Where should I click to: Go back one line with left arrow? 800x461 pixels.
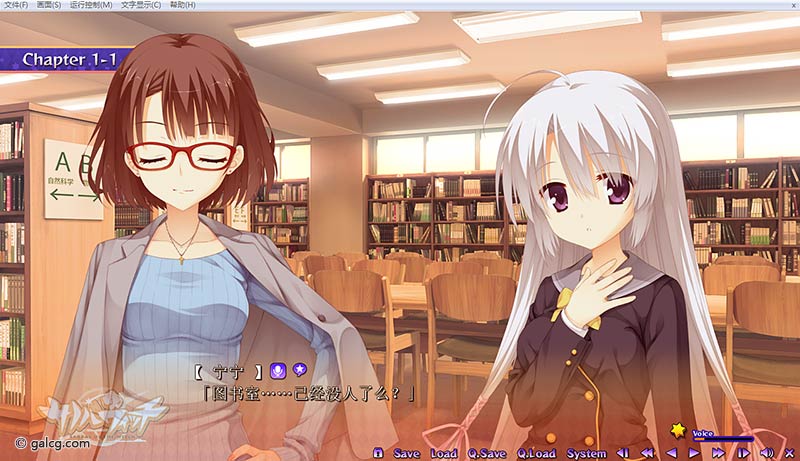(x=670, y=453)
